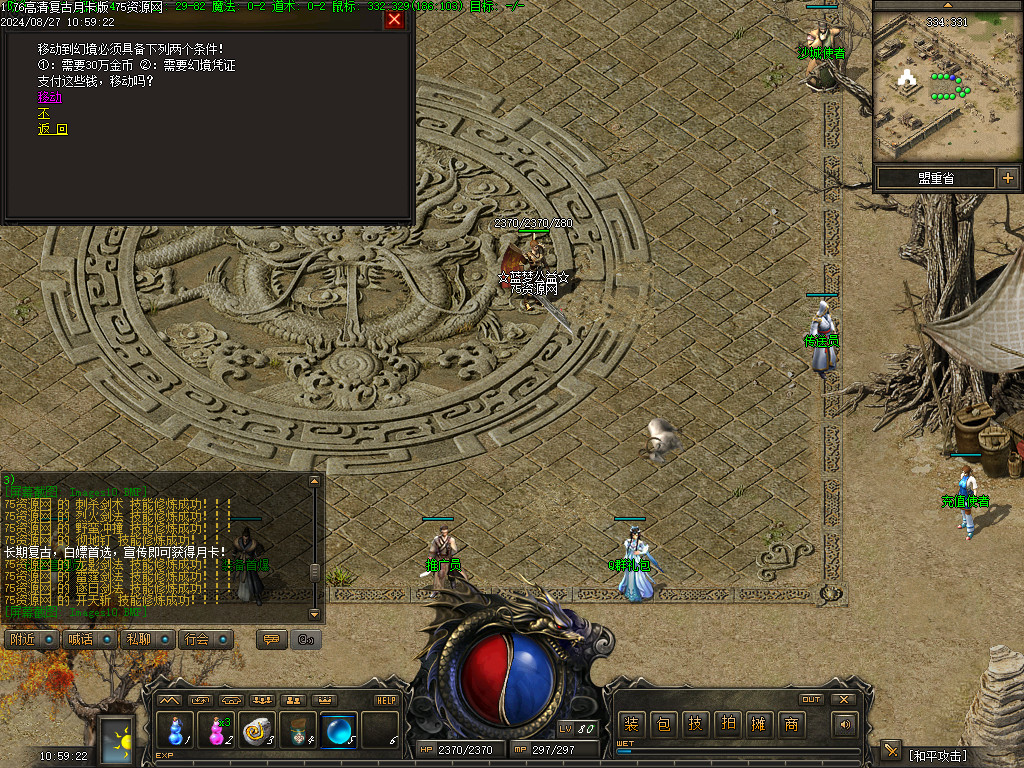
Task: Decline with the 否 dialogue option
Action: click(43, 113)
